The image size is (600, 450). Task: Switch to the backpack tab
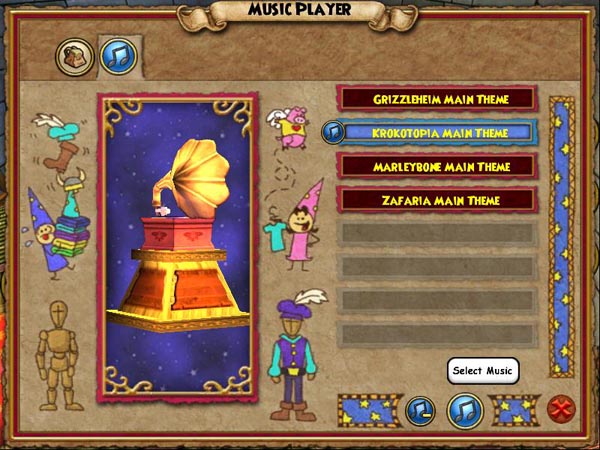pos(74,57)
